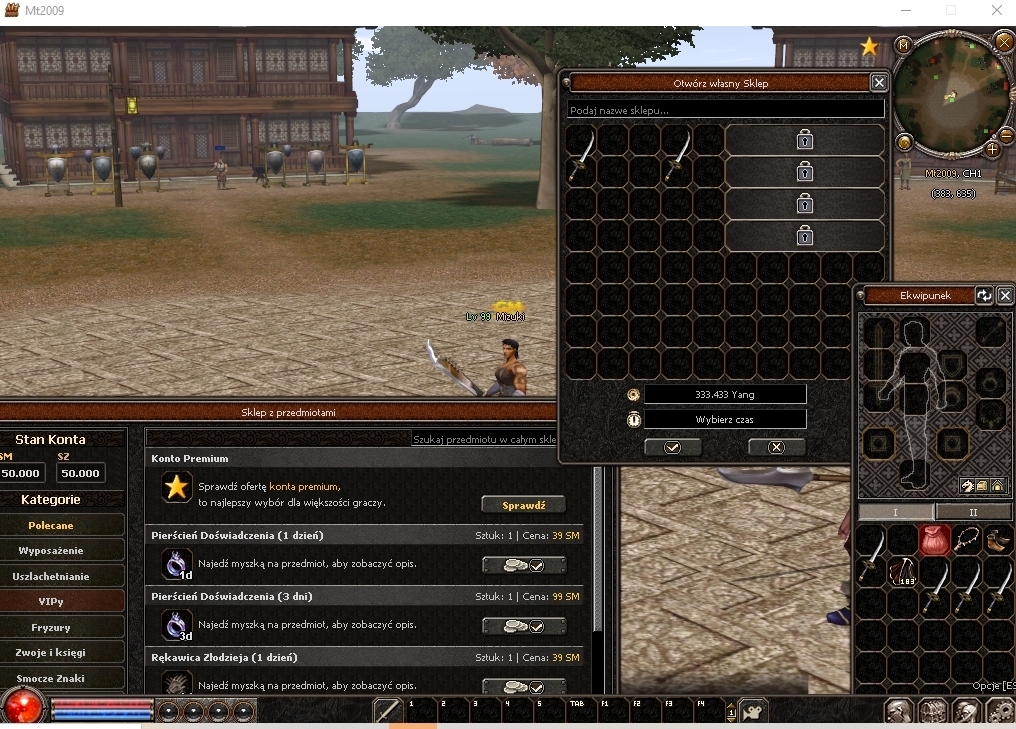The height and width of the screenshot is (729, 1016).
Task: Maximize the Mt2009 game window
Action: (950, 11)
